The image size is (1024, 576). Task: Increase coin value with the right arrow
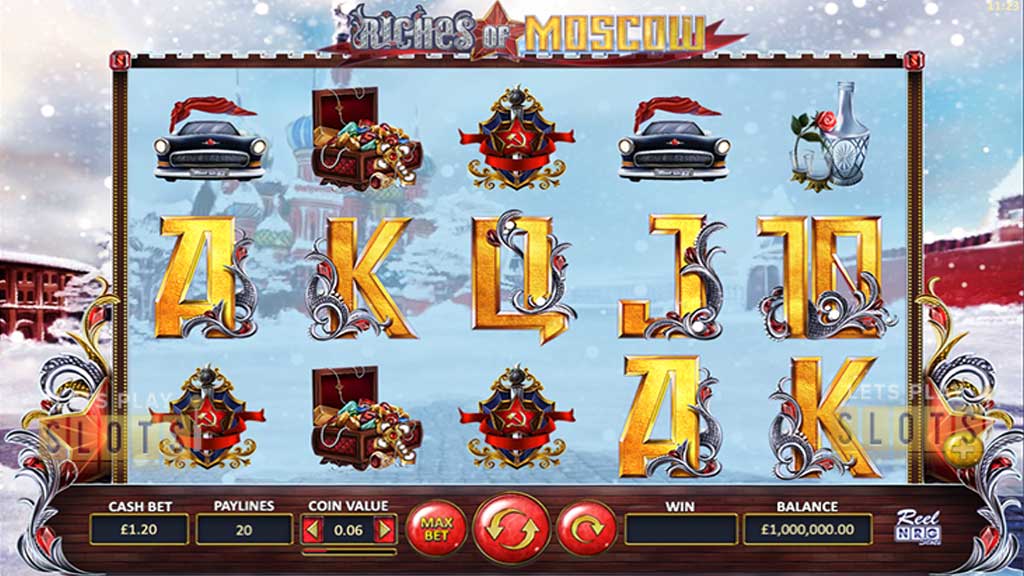(x=385, y=529)
